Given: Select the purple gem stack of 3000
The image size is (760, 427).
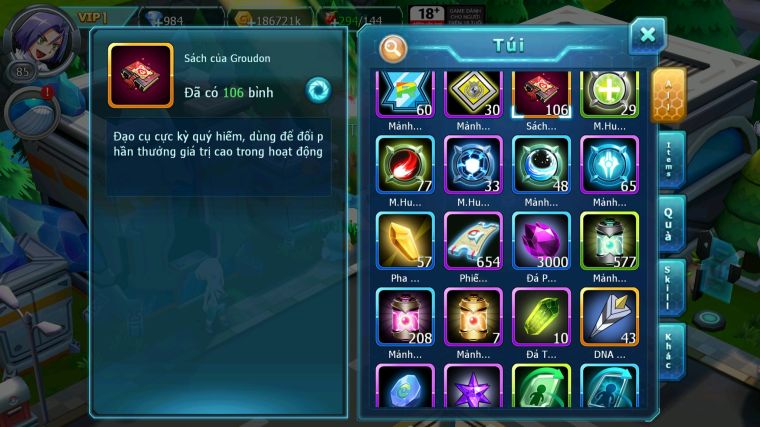Looking at the screenshot, I should 540,240.
